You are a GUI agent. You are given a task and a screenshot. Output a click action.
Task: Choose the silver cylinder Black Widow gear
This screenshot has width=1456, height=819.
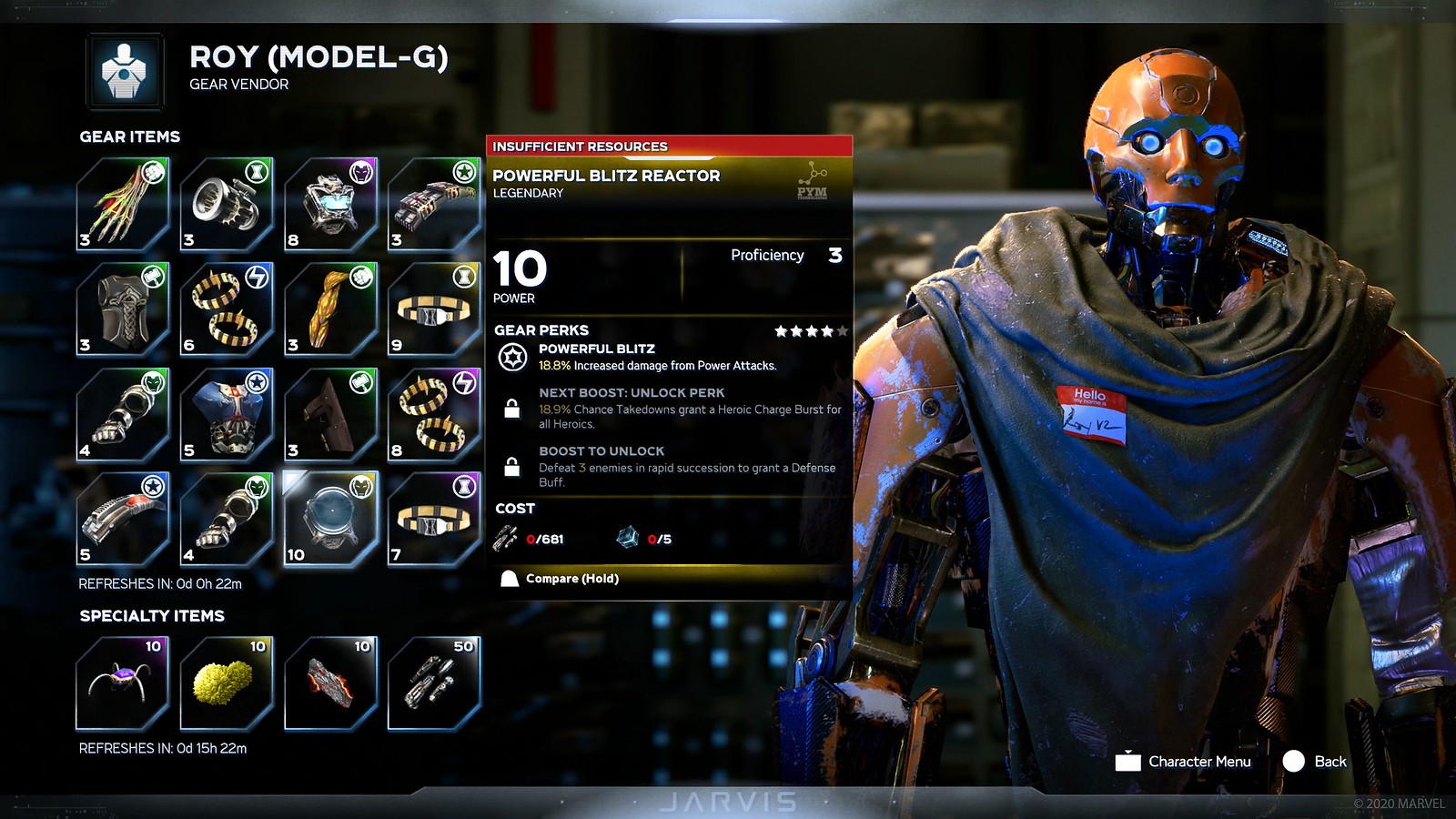(x=227, y=204)
